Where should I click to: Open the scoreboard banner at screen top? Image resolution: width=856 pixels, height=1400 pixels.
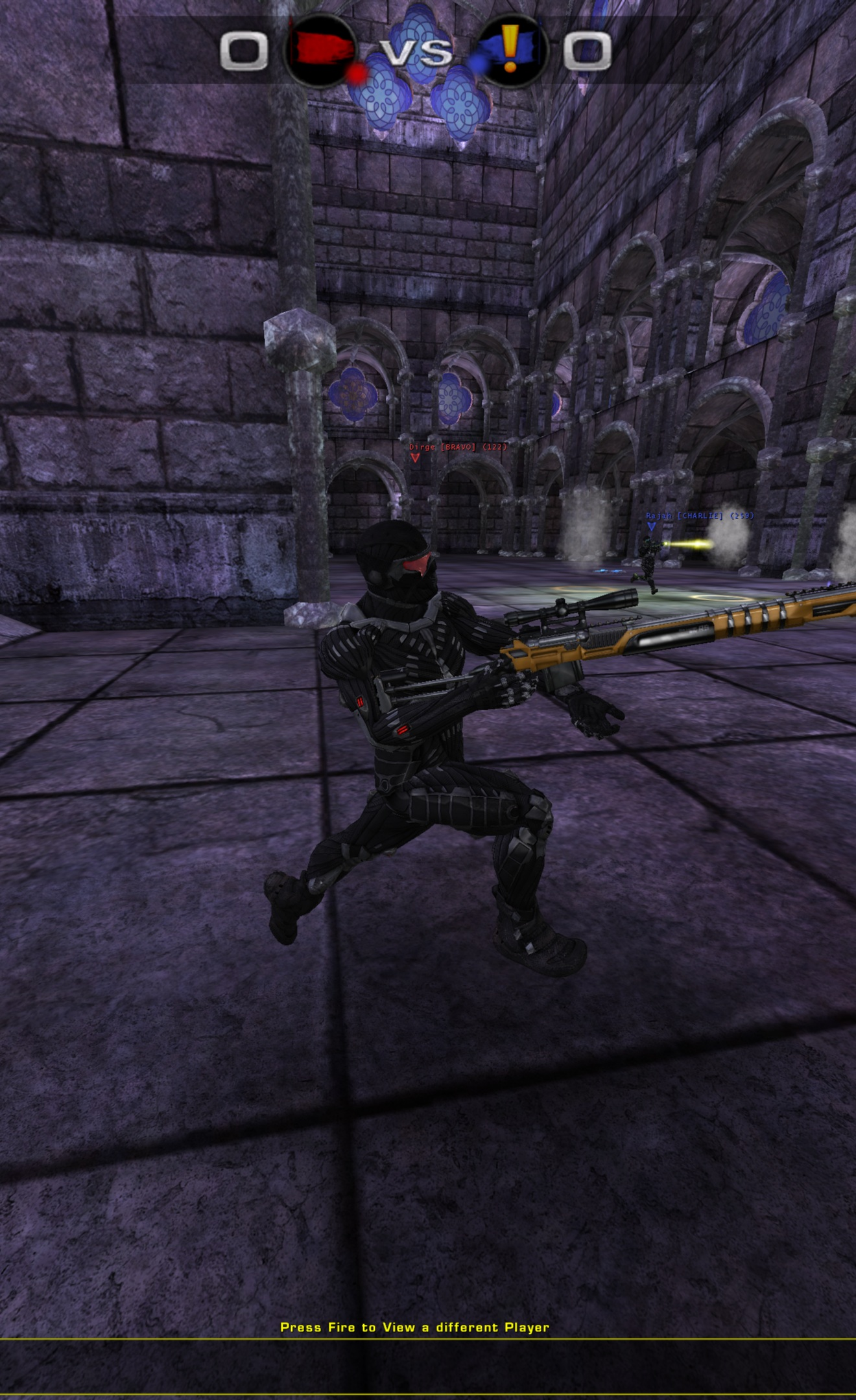(x=415, y=51)
